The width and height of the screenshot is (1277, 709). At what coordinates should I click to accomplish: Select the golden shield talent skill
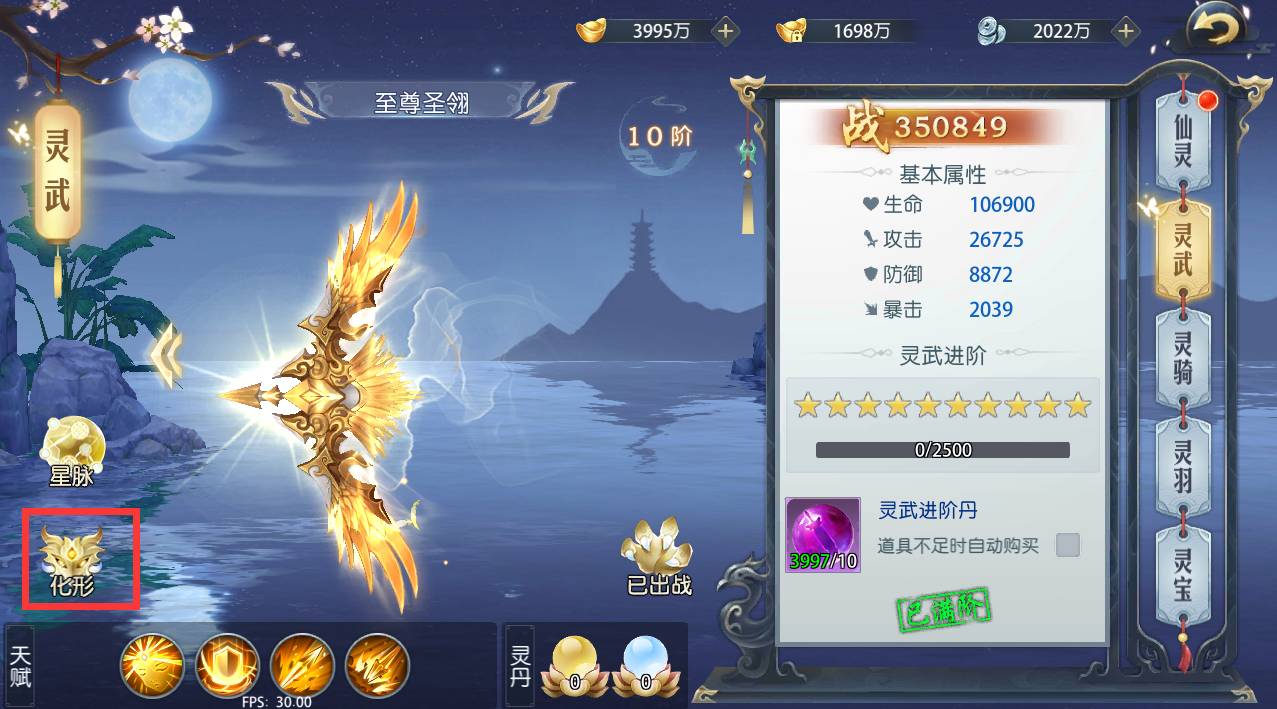[x=227, y=665]
